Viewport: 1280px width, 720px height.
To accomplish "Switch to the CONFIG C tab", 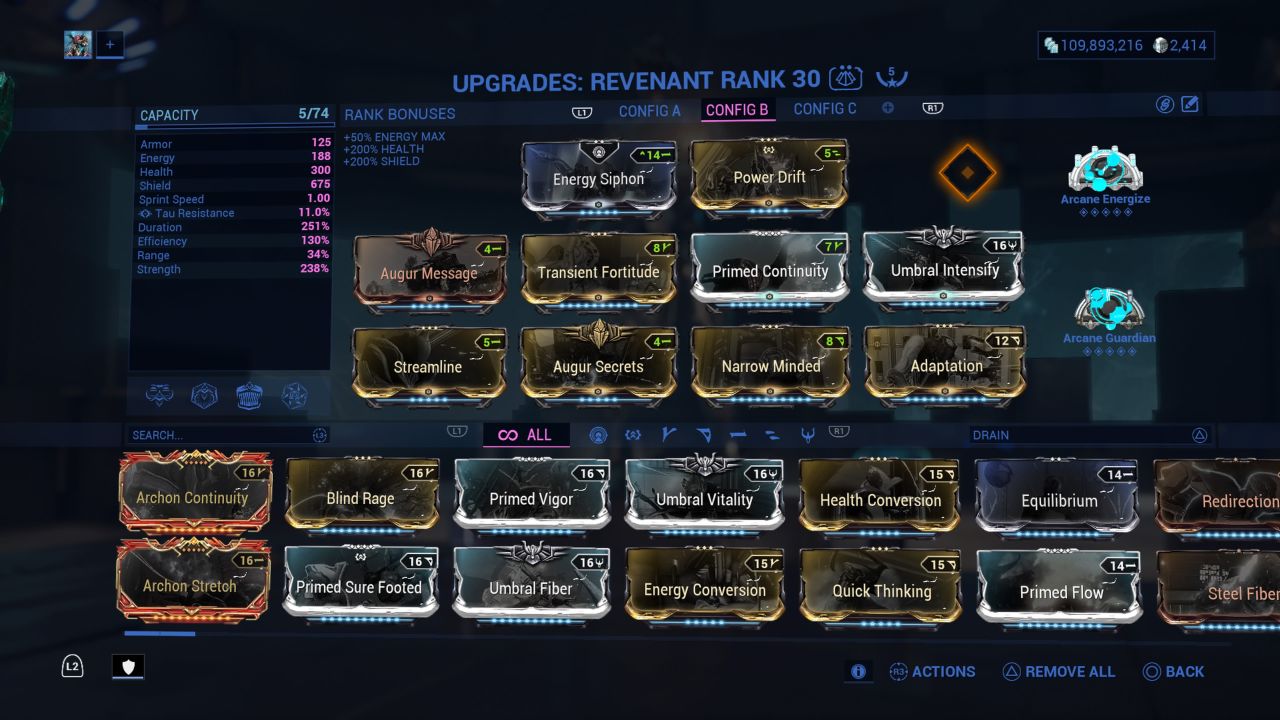I will tap(824, 110).
